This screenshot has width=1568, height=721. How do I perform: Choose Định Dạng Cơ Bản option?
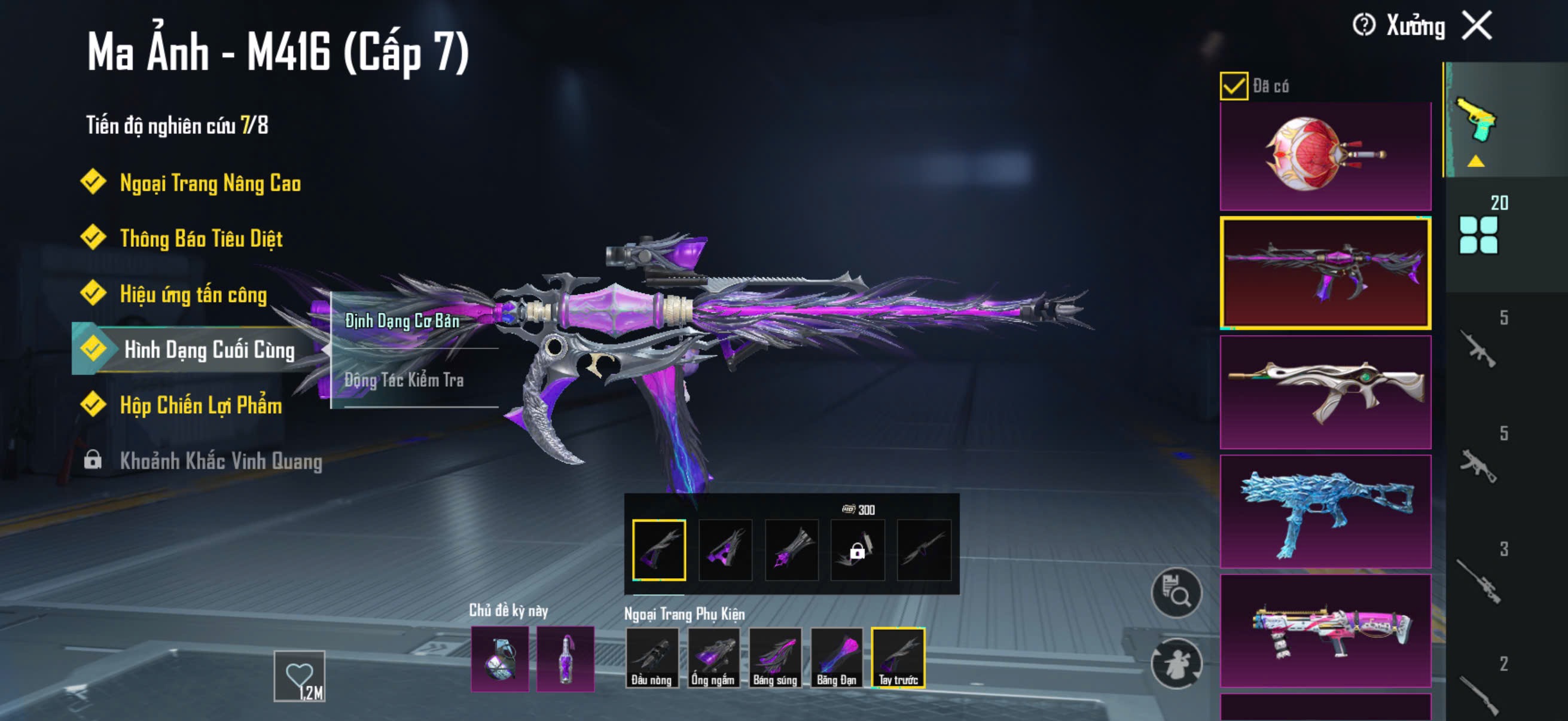[402, 320]
